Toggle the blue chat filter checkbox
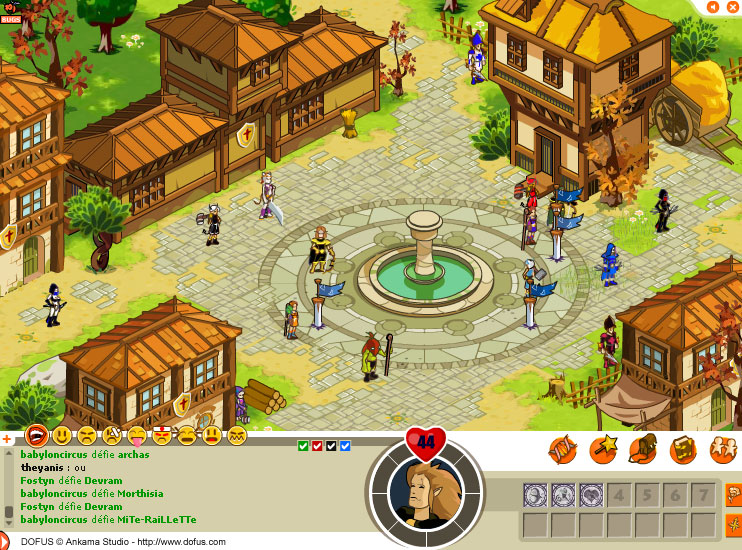The height and width of the screenshot is (550, 742). pyautogui.click(x=345, y=446)
